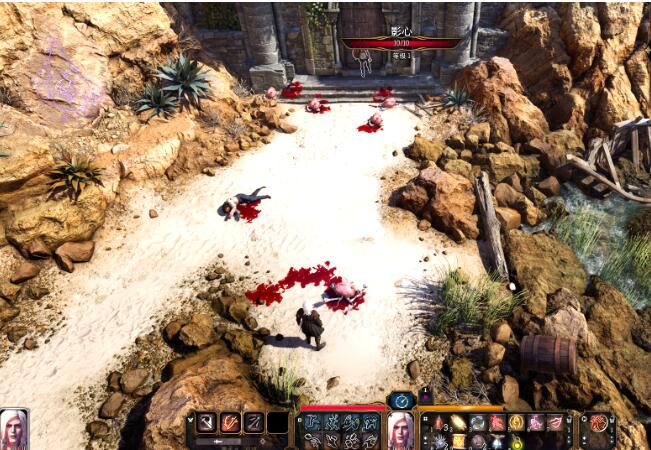Activate the grey swirling orb spell
The height and width of the screenshot is (450, 651).
[478, 423]
